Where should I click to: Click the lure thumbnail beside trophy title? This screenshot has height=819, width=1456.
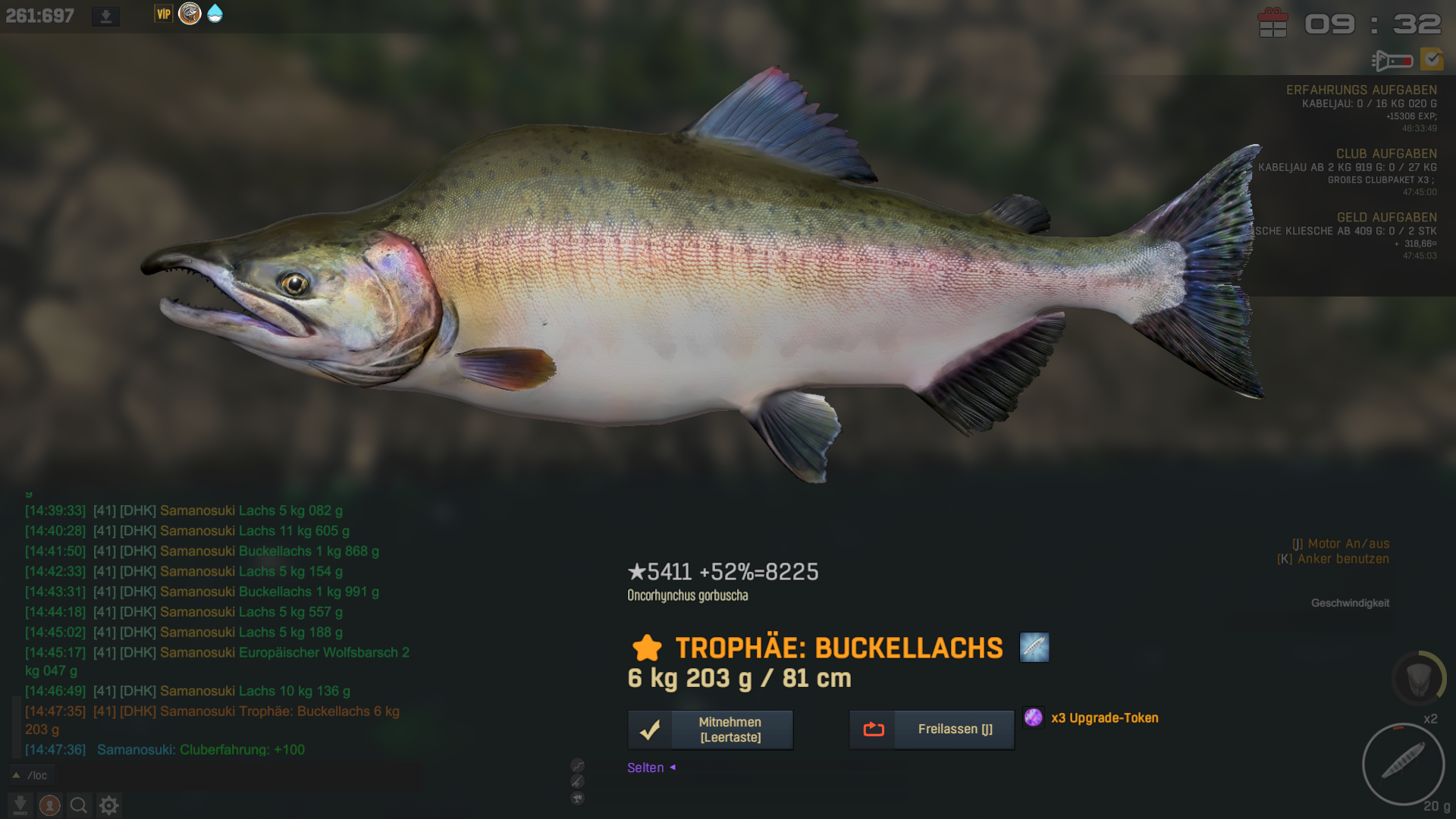point(1034,648)
